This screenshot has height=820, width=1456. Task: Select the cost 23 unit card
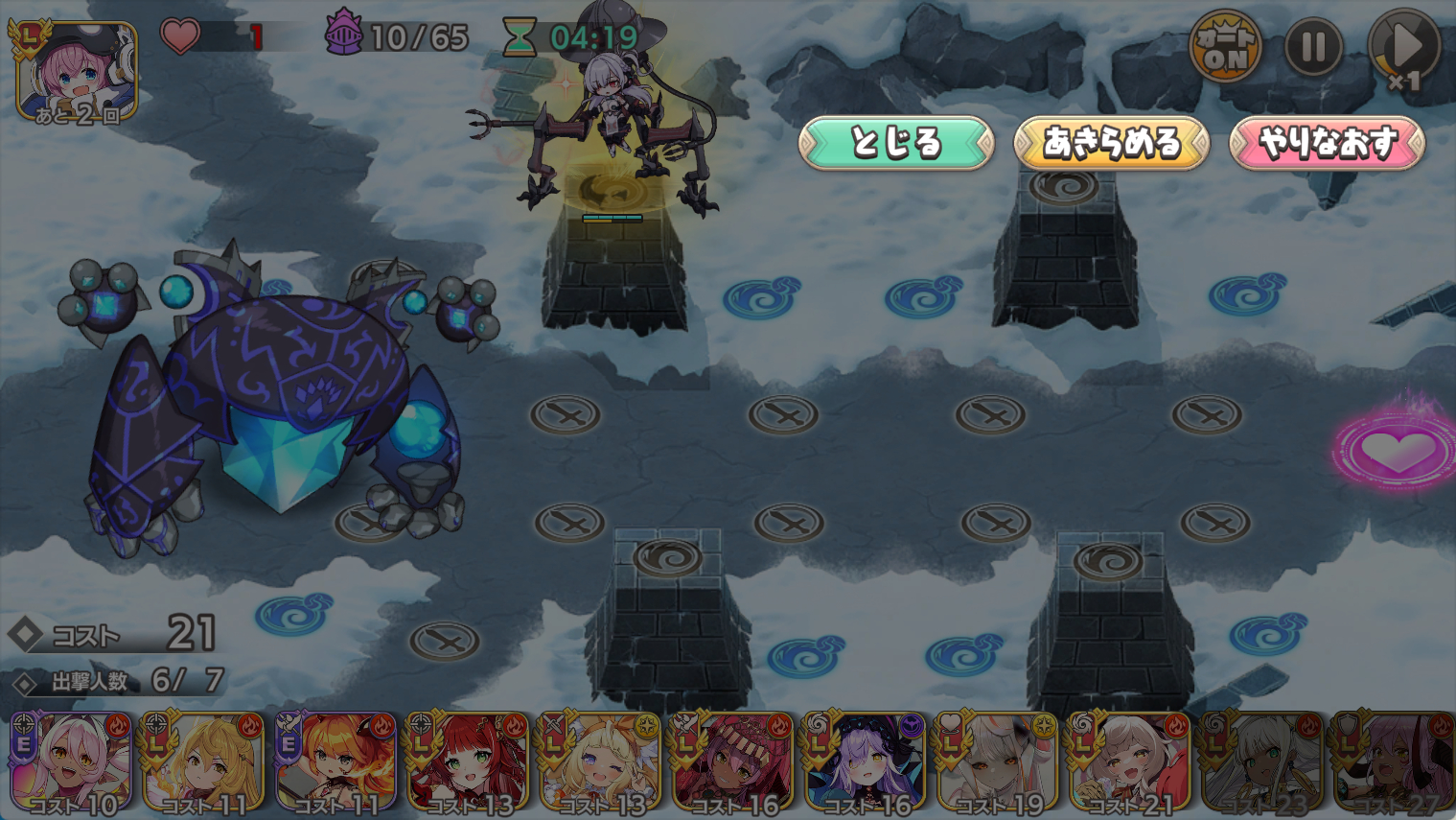1261,764
